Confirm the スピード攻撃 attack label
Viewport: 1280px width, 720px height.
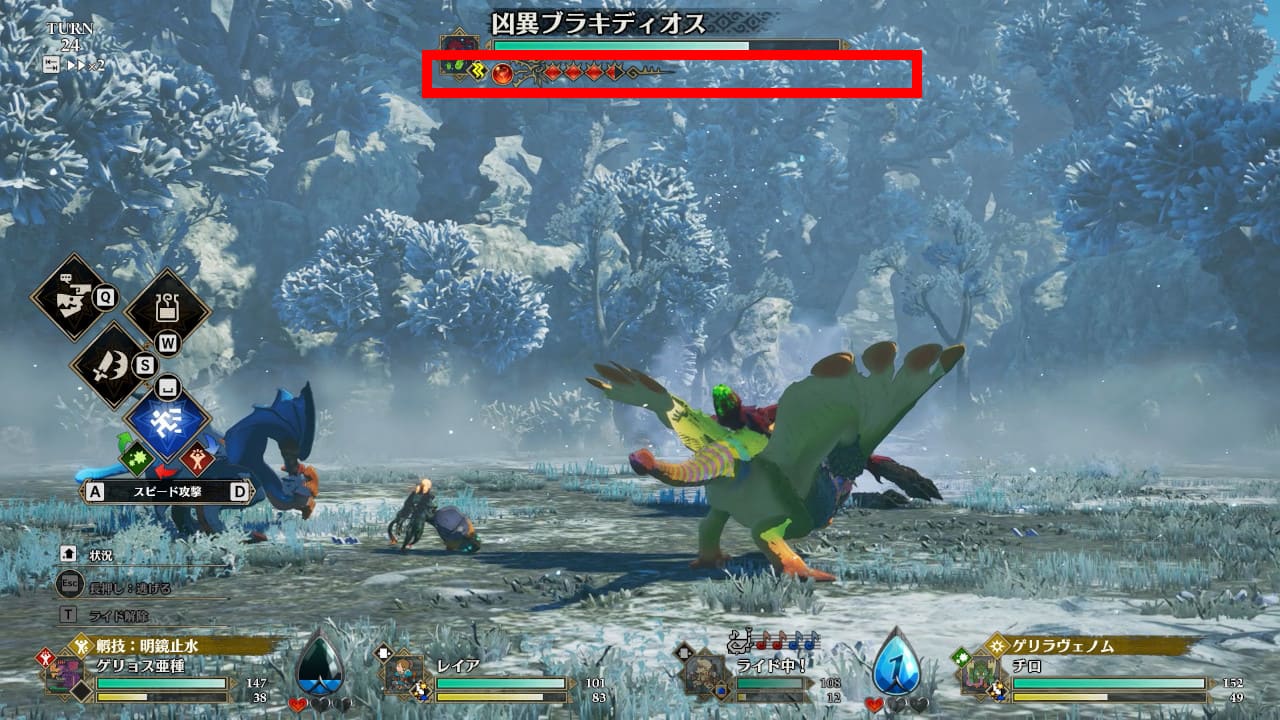(x=168, y=492)
